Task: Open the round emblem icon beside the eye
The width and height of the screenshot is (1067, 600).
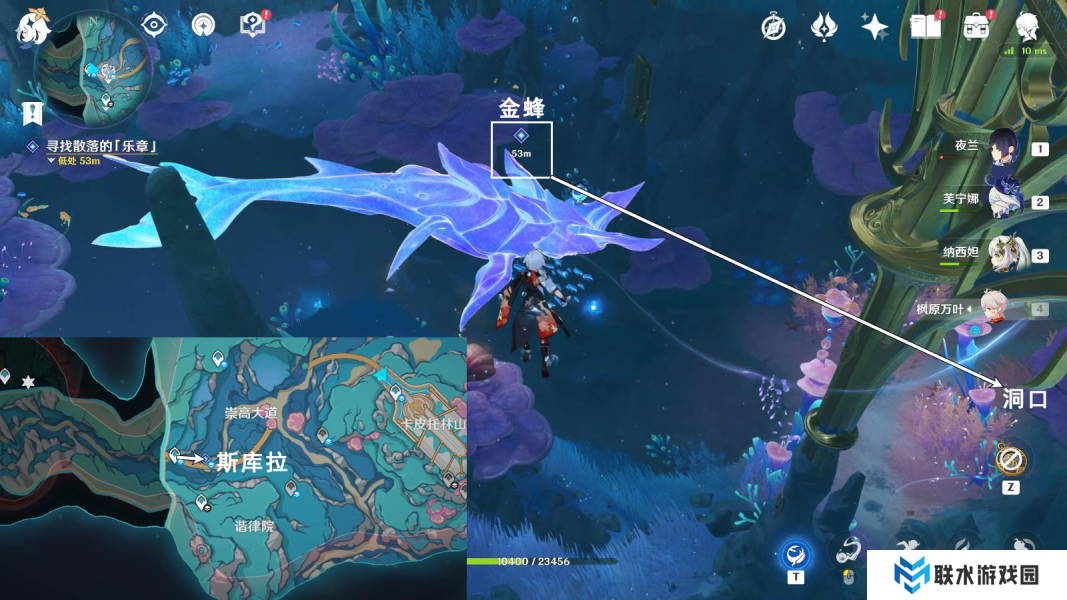Action: 202,25
